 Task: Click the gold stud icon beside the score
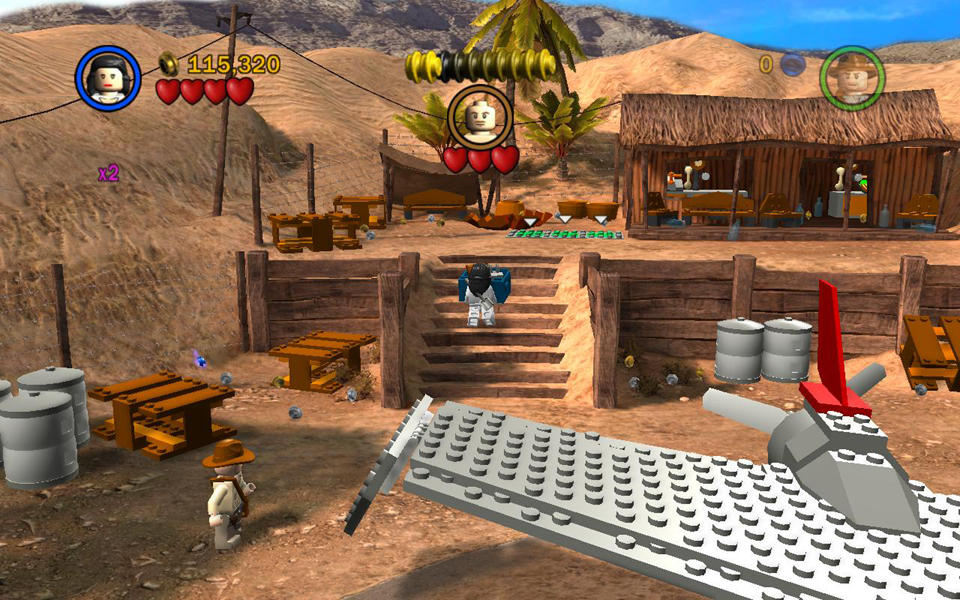(170, 63)
